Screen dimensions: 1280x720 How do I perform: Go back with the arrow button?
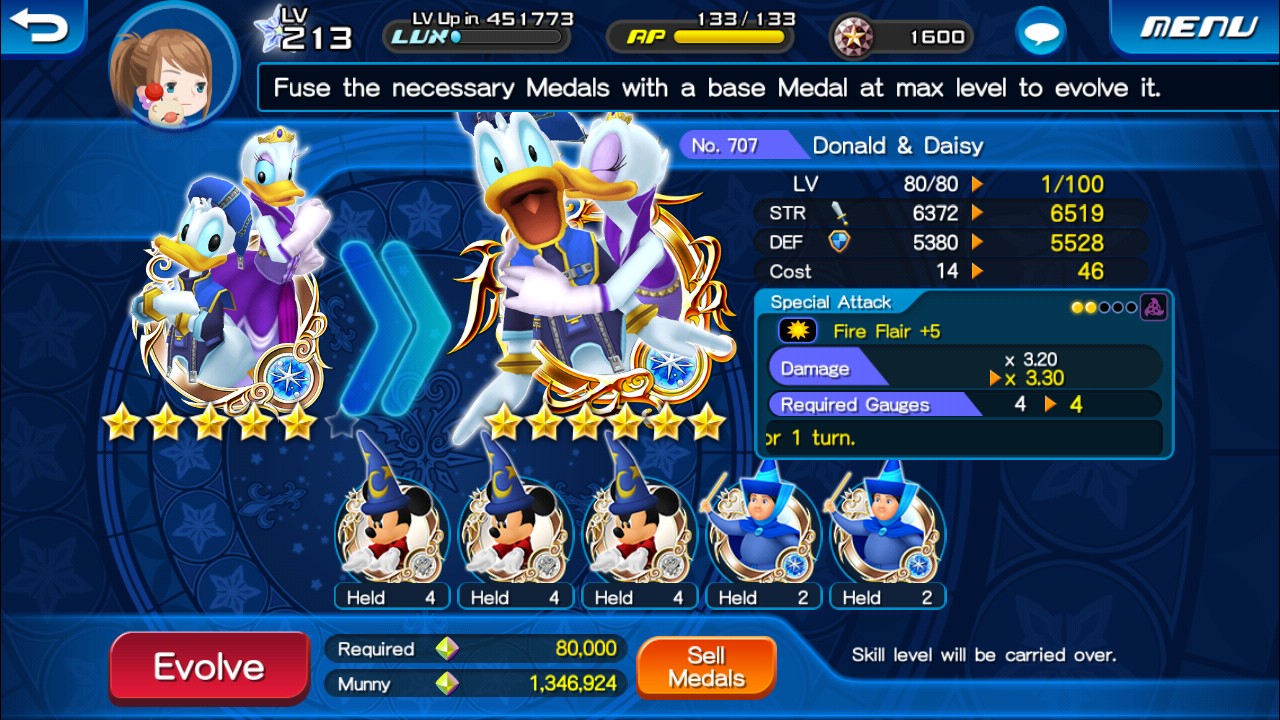point(40,27)
